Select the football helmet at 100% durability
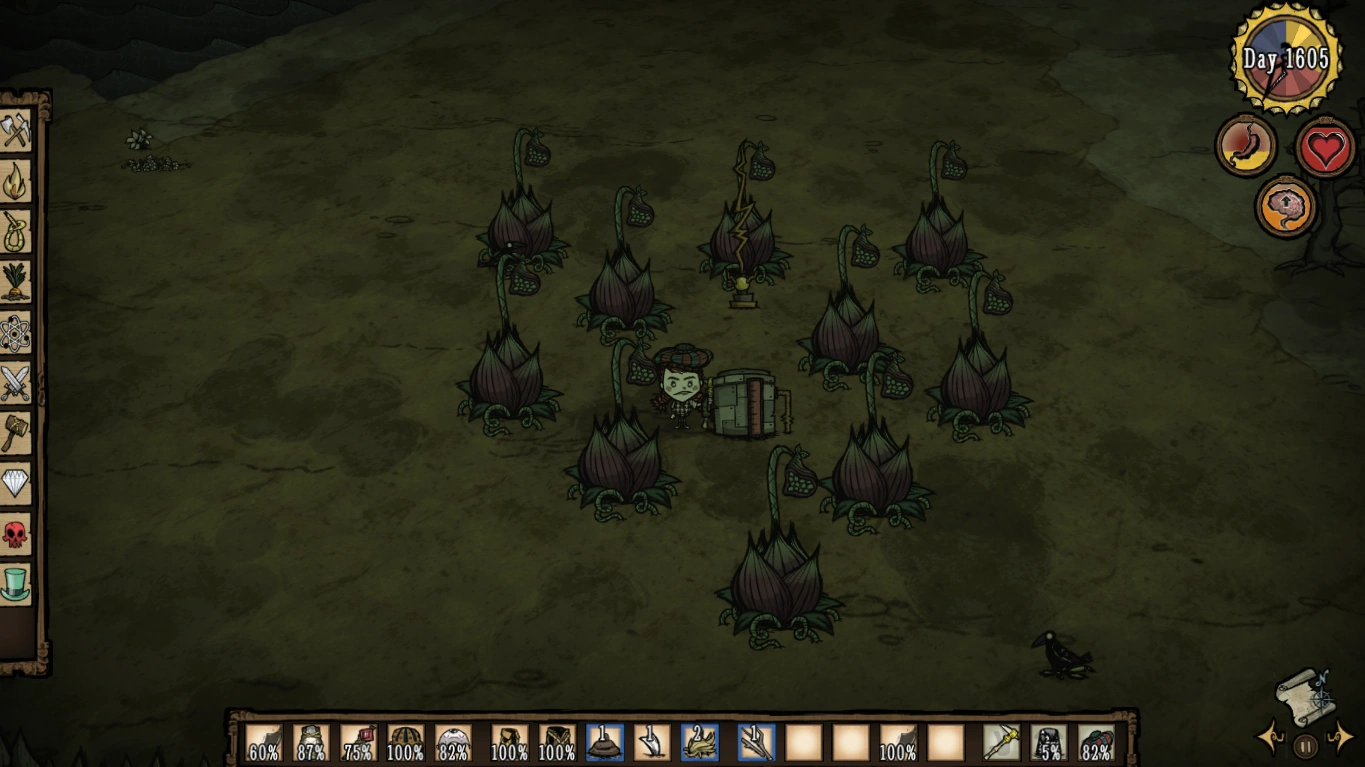 [405, 743]
